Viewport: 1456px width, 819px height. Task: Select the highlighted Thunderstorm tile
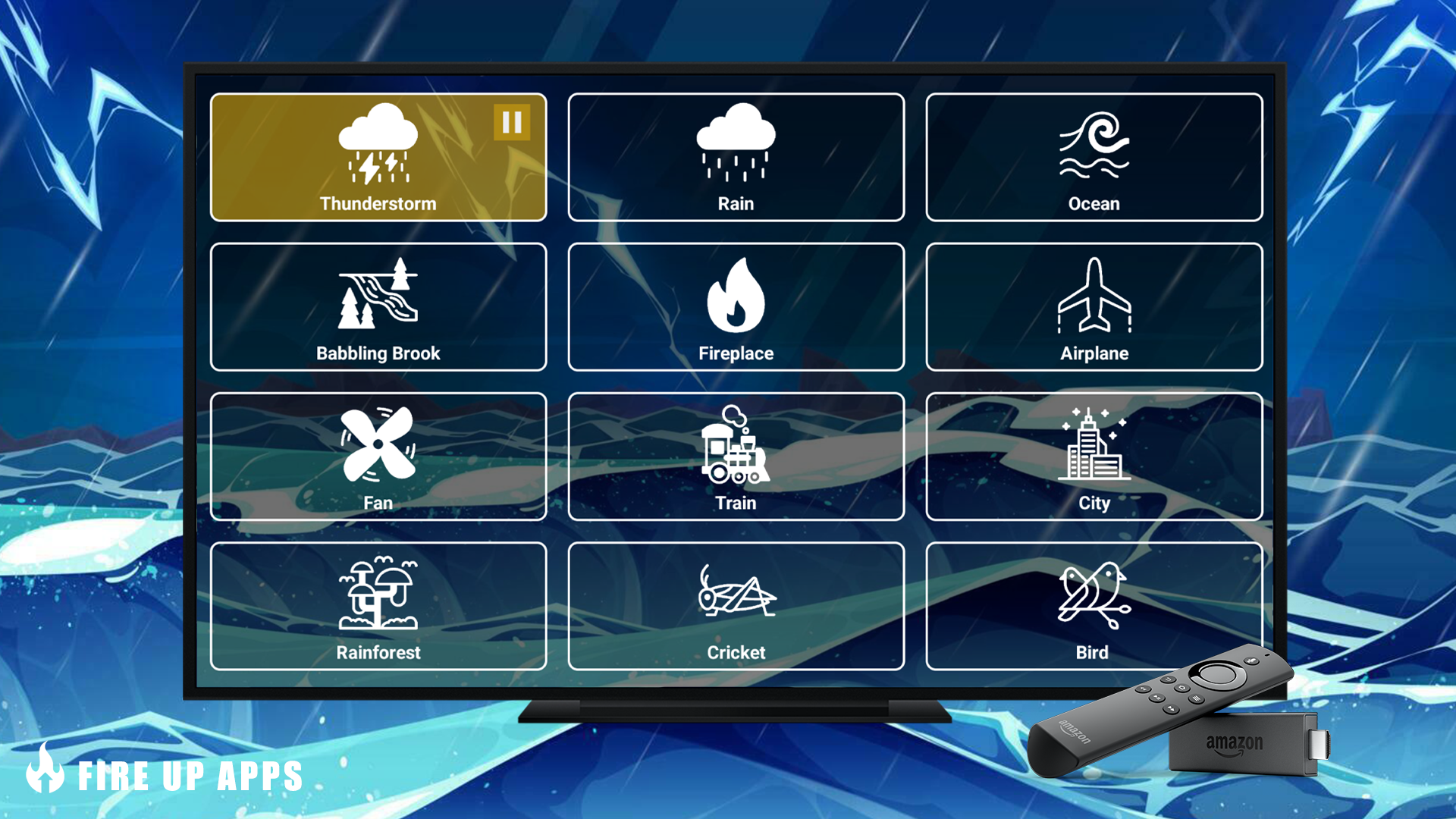[x=378, y=158]
